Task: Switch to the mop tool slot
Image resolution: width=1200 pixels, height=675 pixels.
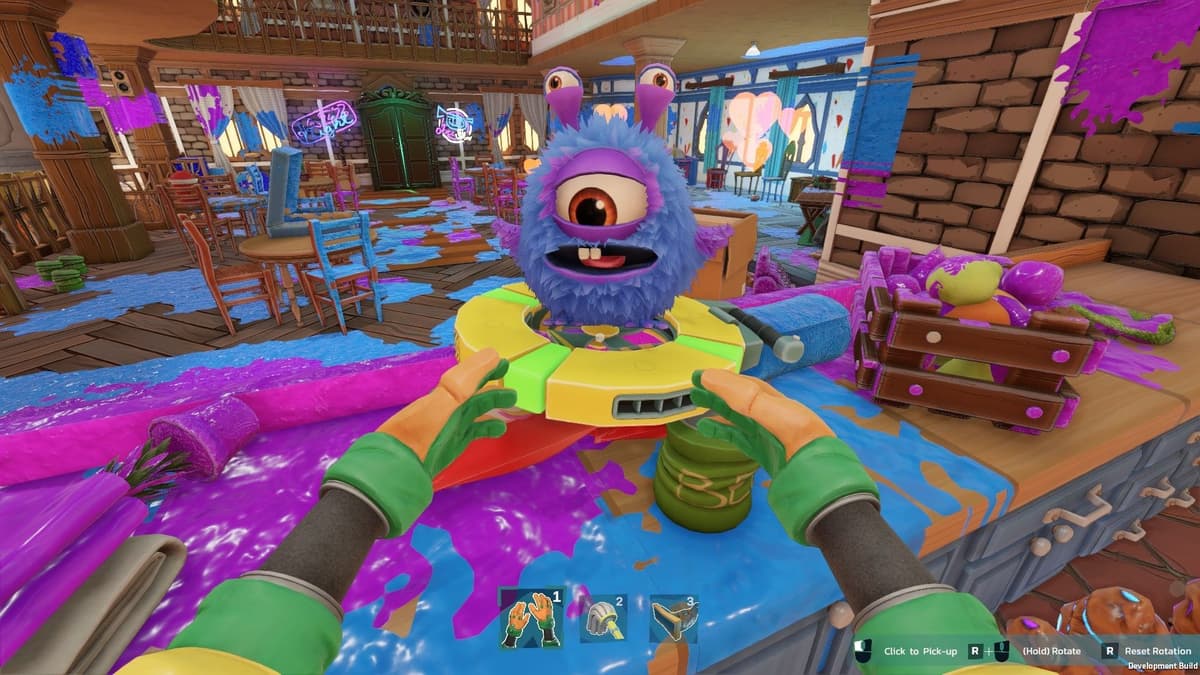Action: tap(603, 620)
